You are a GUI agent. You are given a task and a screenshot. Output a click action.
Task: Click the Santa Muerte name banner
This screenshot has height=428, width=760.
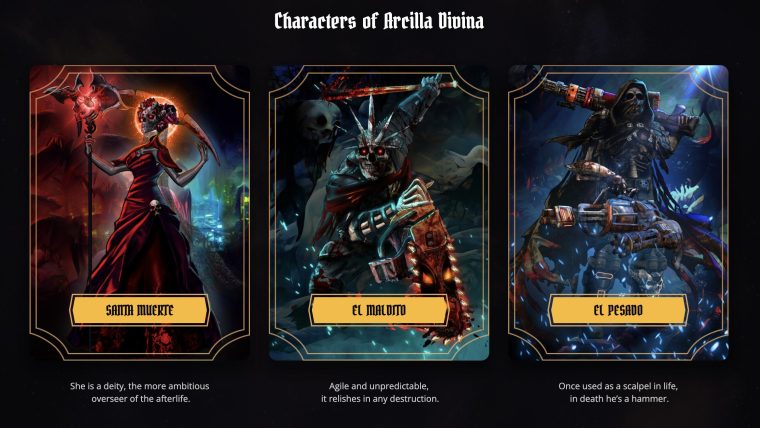pos(139,311)
